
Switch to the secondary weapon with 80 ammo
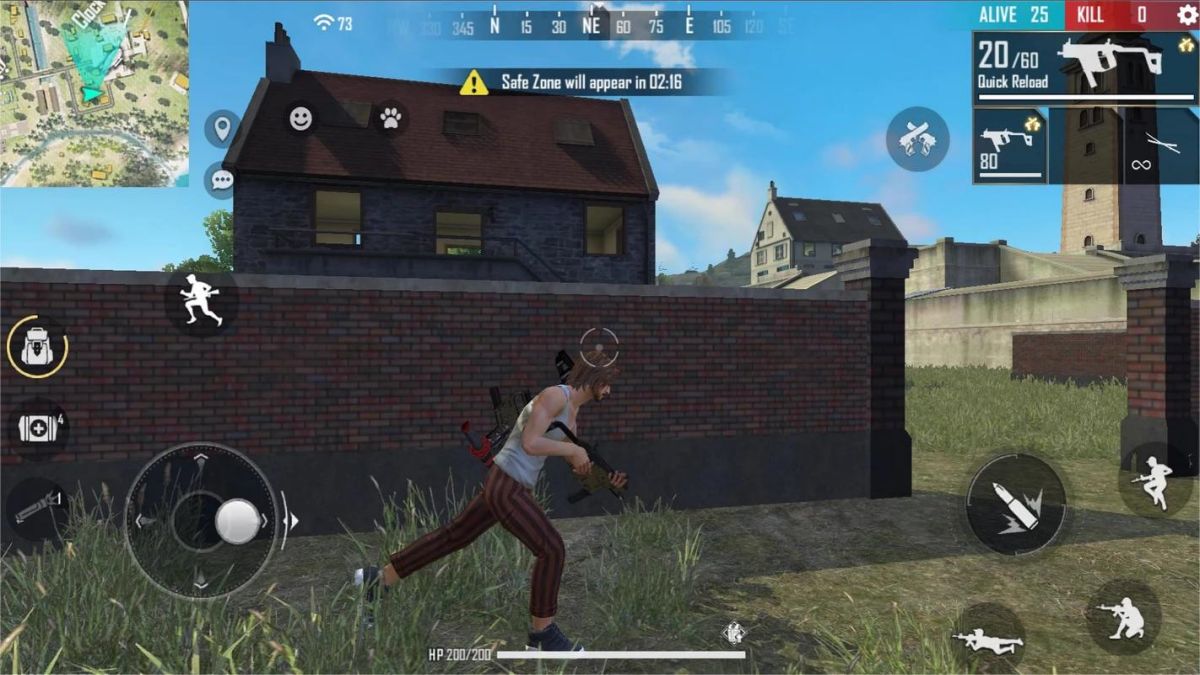pos(1010,146)
